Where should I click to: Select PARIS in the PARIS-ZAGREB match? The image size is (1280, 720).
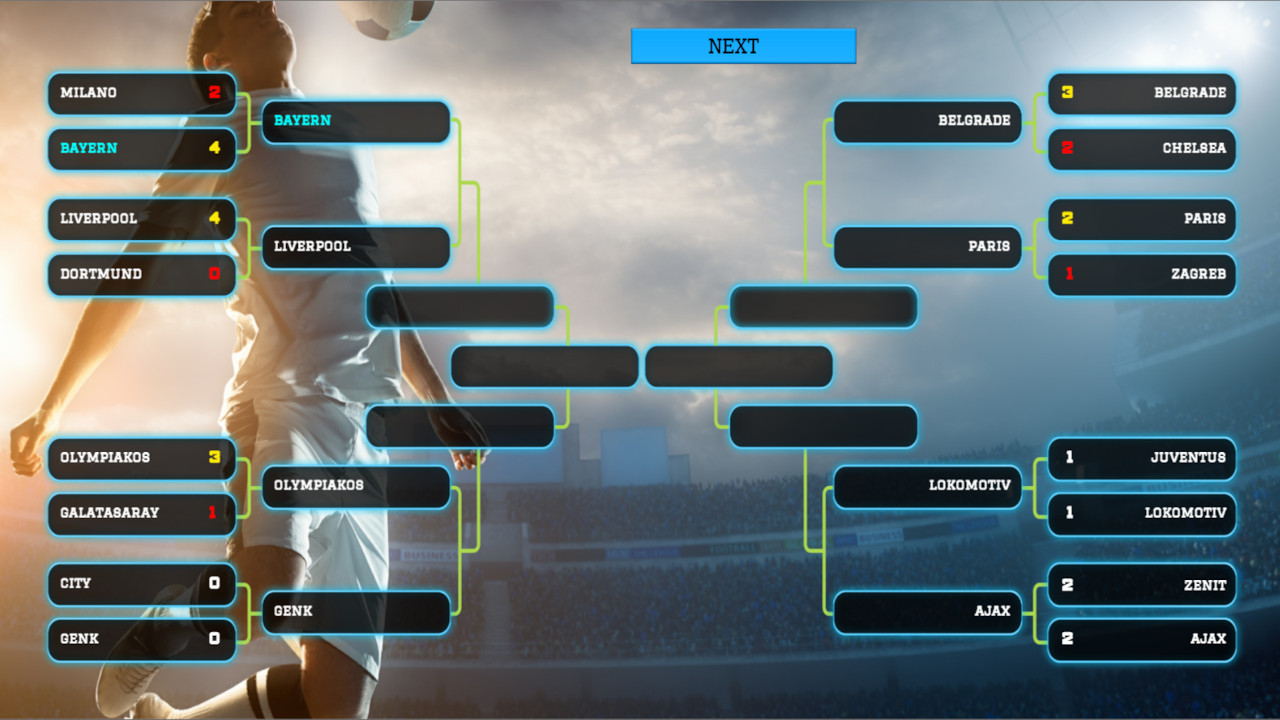(x=1140, y=220)
